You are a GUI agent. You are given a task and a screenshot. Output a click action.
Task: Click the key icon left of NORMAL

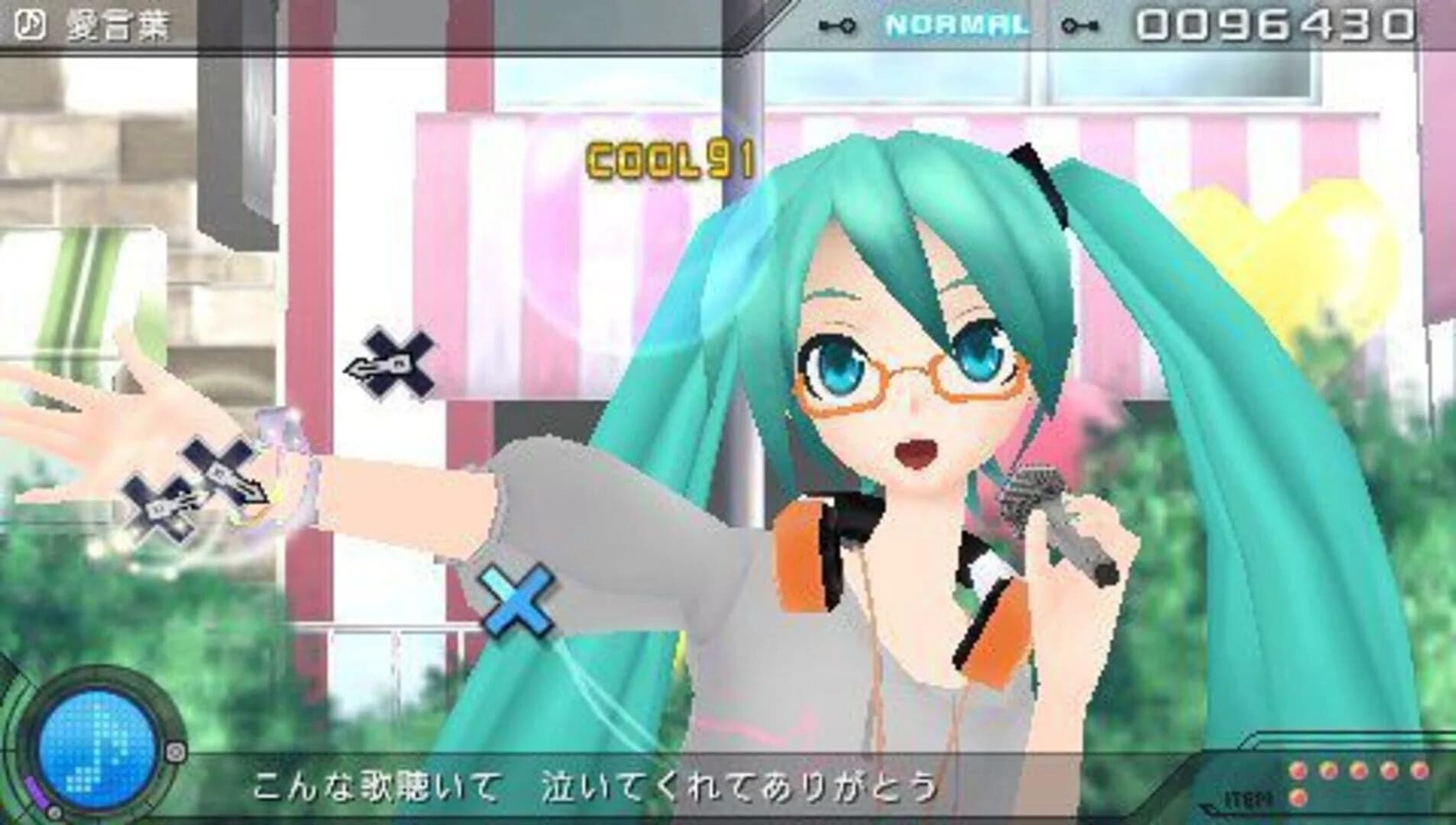pos(838,24)
